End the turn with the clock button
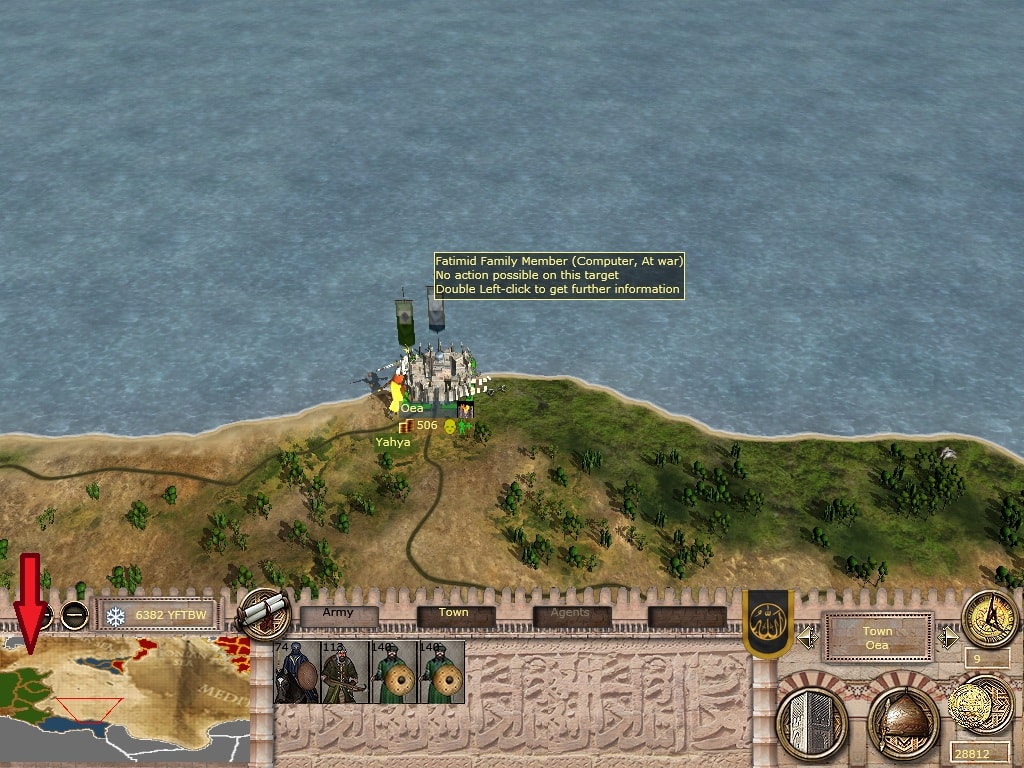1024x768 pixels. pos(990,618)
